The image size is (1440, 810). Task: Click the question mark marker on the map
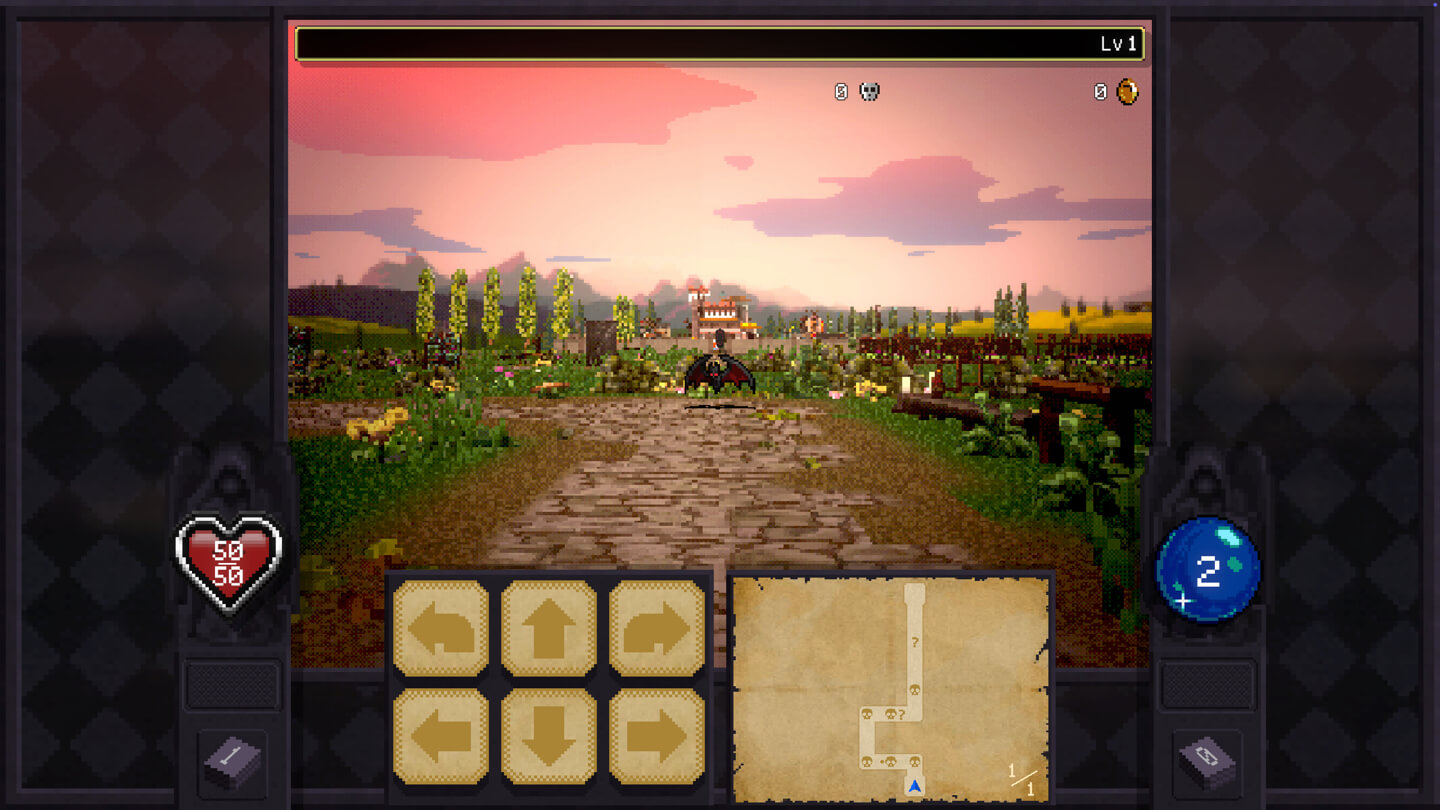click(915, 642)
